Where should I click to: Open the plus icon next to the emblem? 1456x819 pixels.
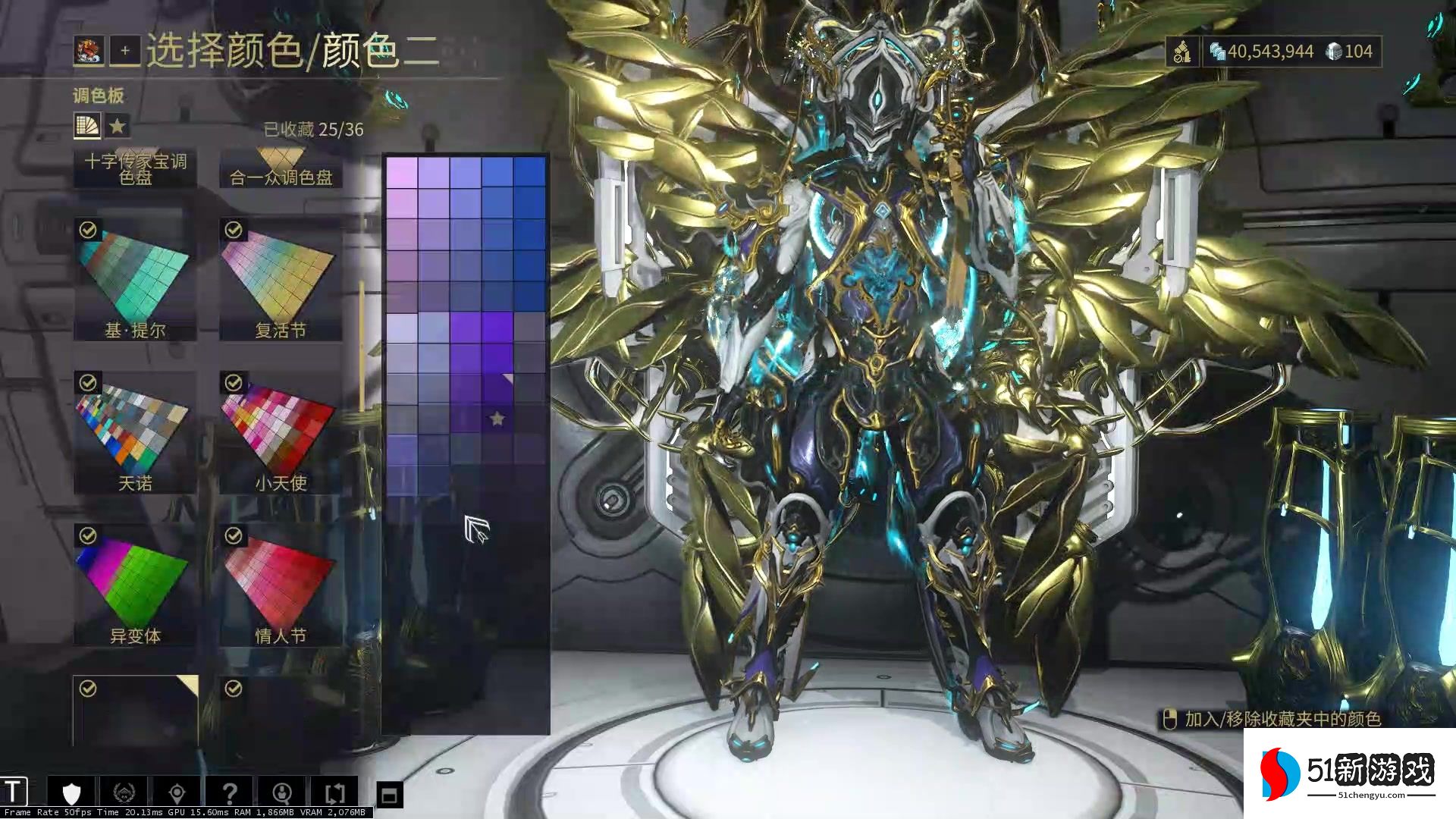click(x=124, y=52)
